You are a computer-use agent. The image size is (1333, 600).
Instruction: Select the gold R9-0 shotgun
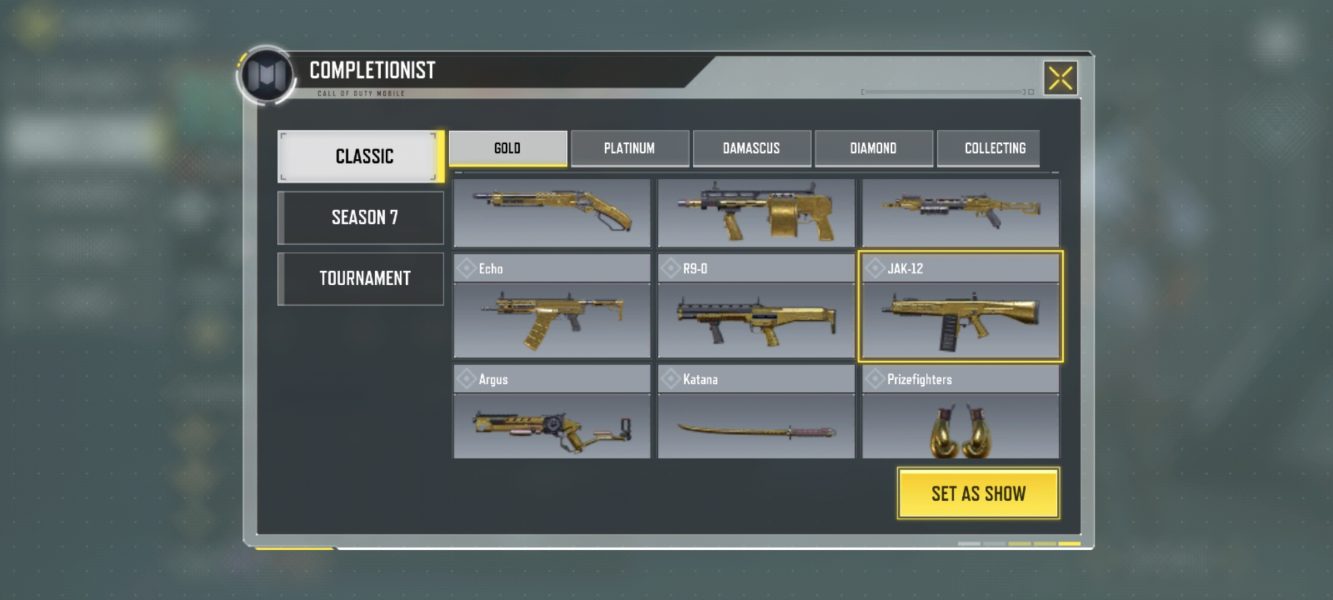click(x=756, y=308)
